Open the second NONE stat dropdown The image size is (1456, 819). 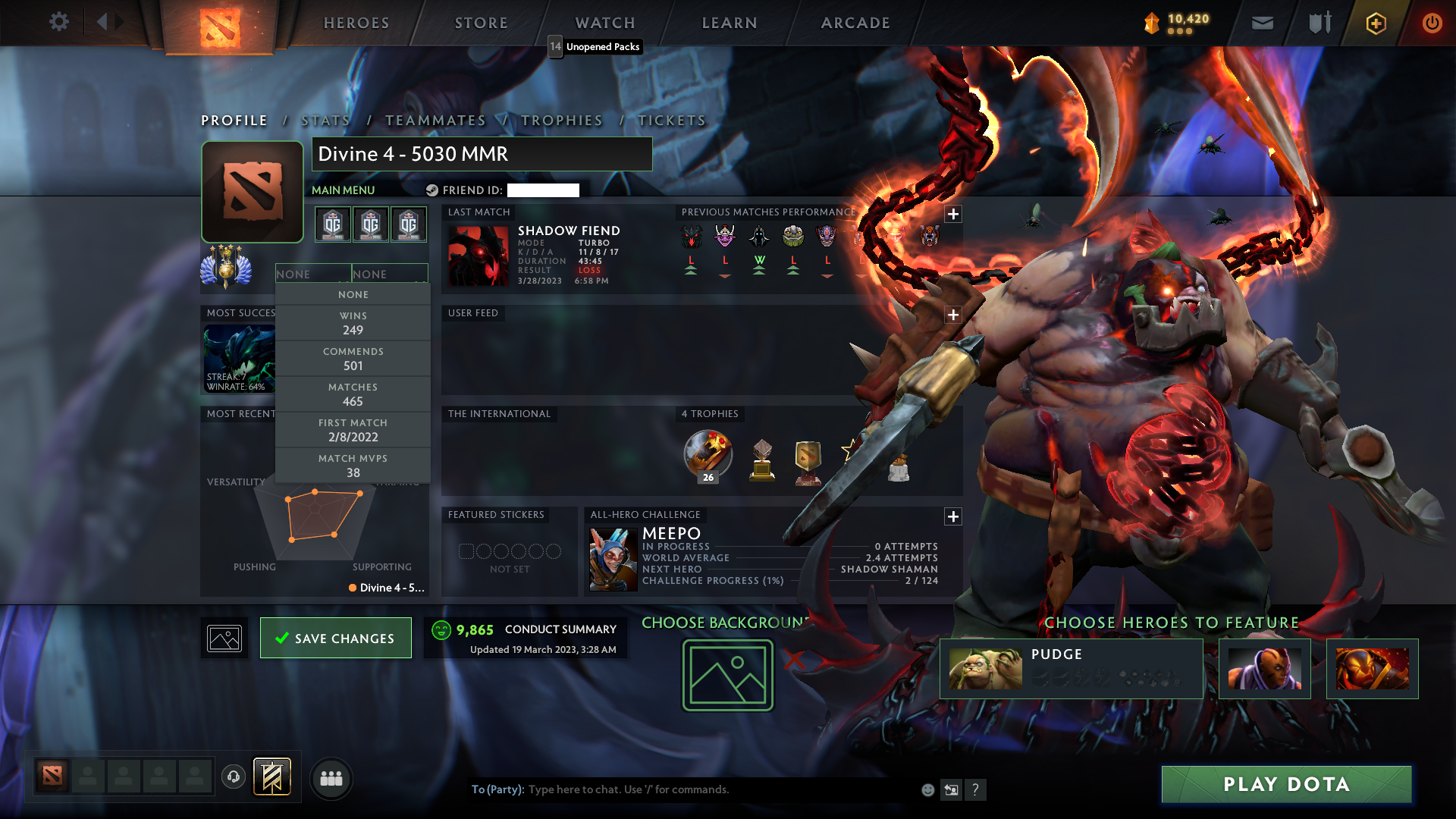coord(390,273)
